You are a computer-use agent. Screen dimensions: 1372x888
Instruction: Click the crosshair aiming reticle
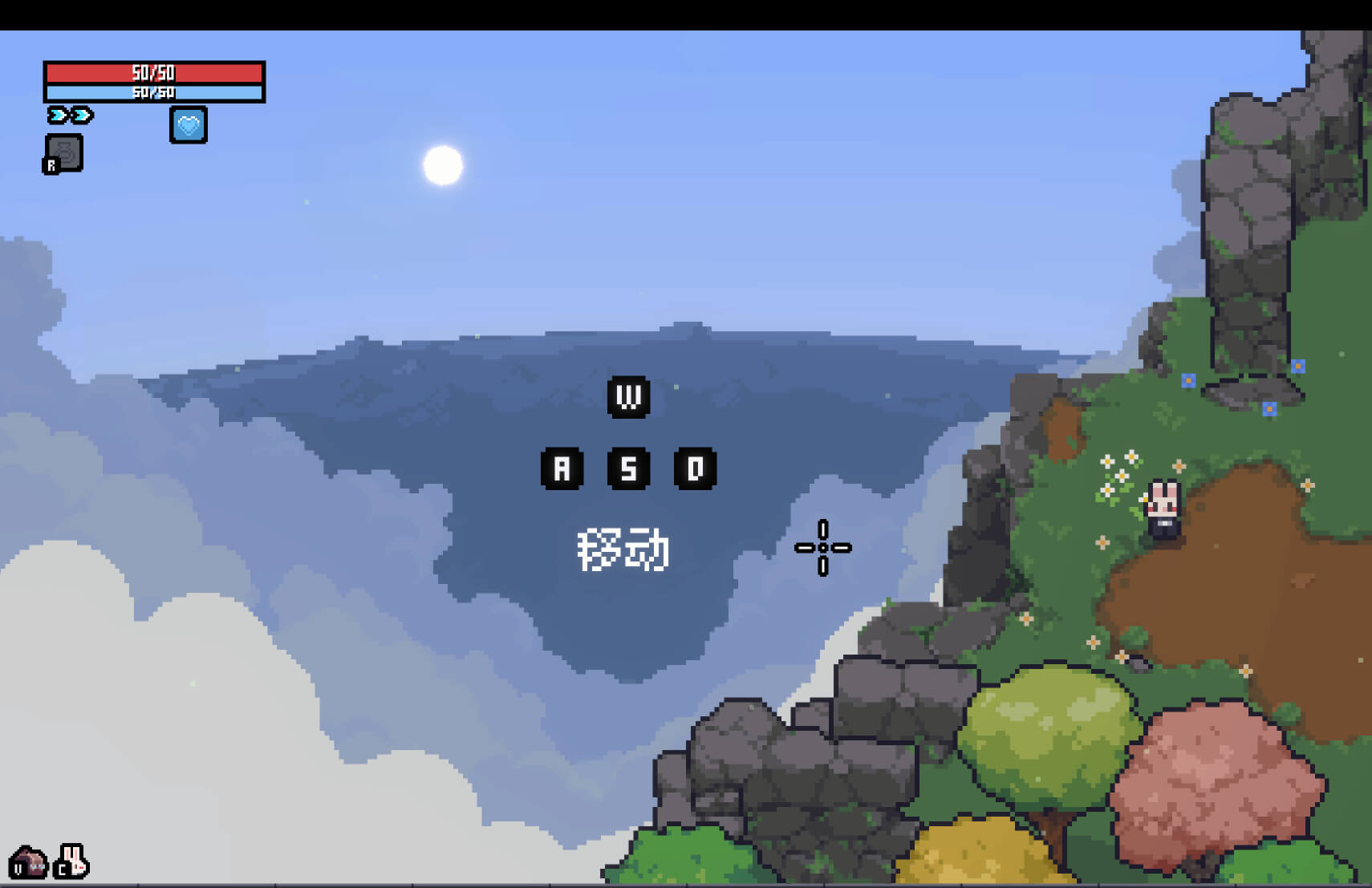click(823, 548)
